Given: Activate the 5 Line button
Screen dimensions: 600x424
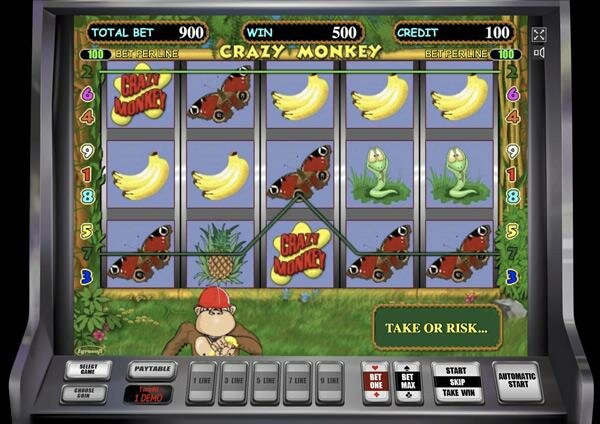Looking at the screenshot, I should [266, 381].
